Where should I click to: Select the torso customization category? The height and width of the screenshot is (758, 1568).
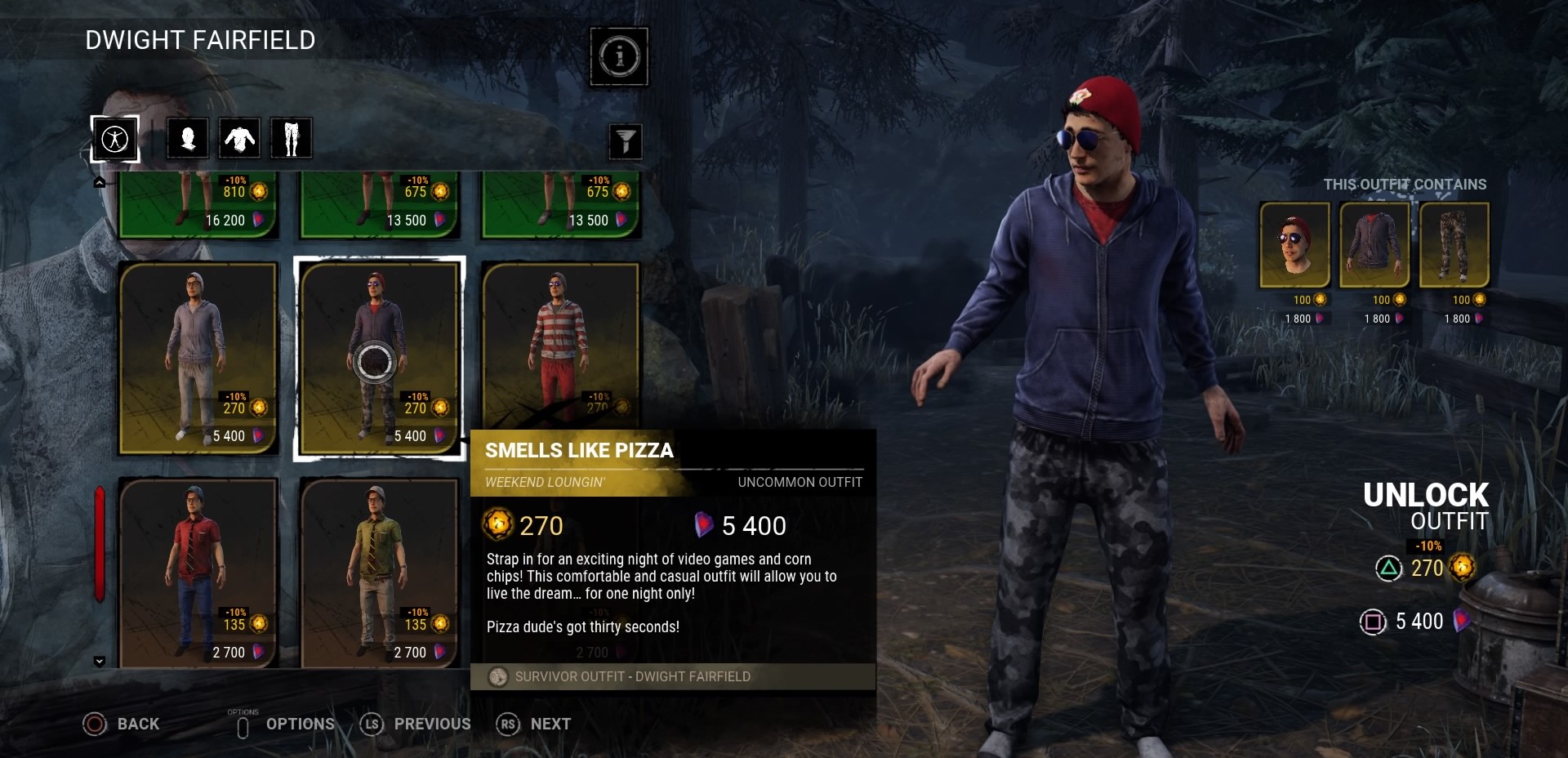(239, 138)
